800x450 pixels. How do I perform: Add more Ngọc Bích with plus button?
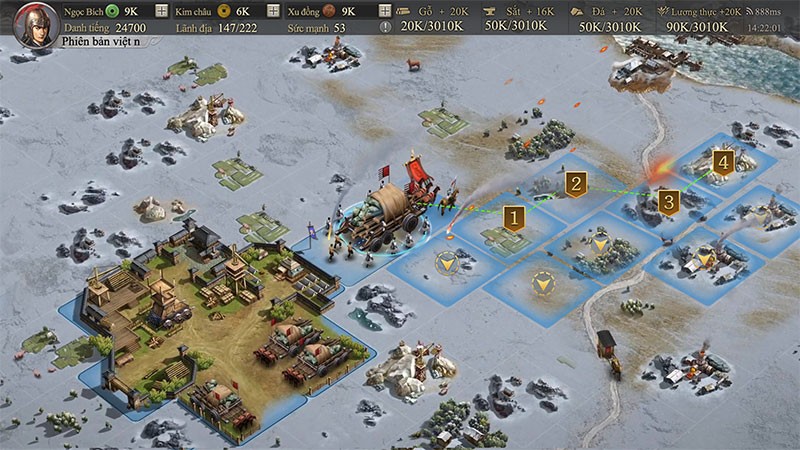point(161,11)
